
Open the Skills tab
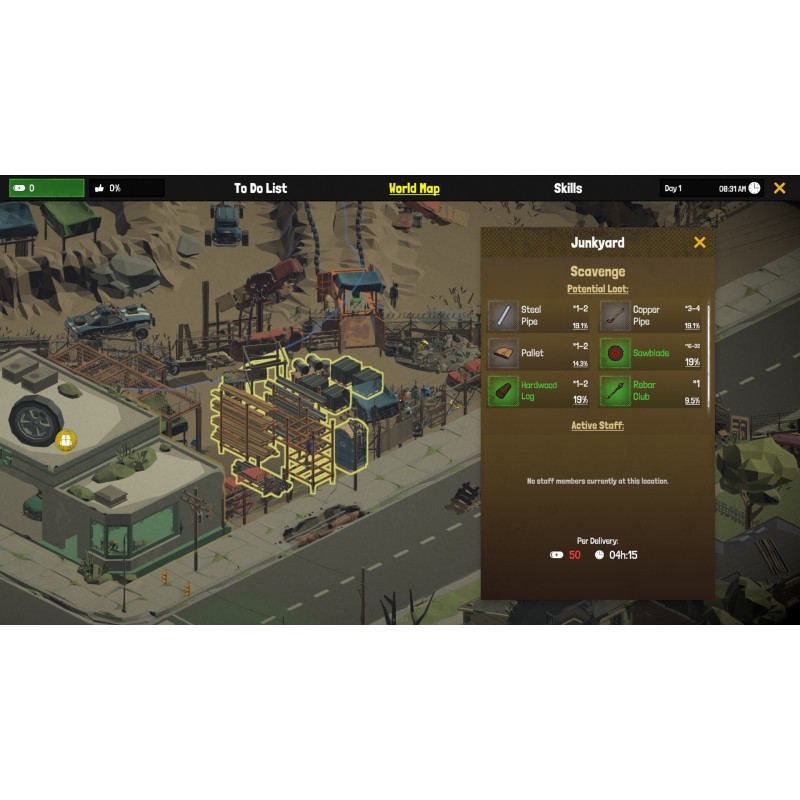click(x=567, y=188)
